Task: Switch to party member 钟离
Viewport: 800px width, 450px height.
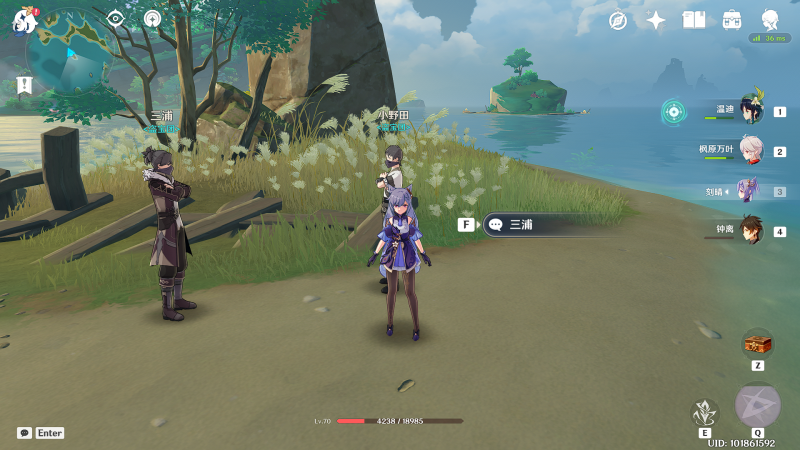Action: [x=750, y=230]
